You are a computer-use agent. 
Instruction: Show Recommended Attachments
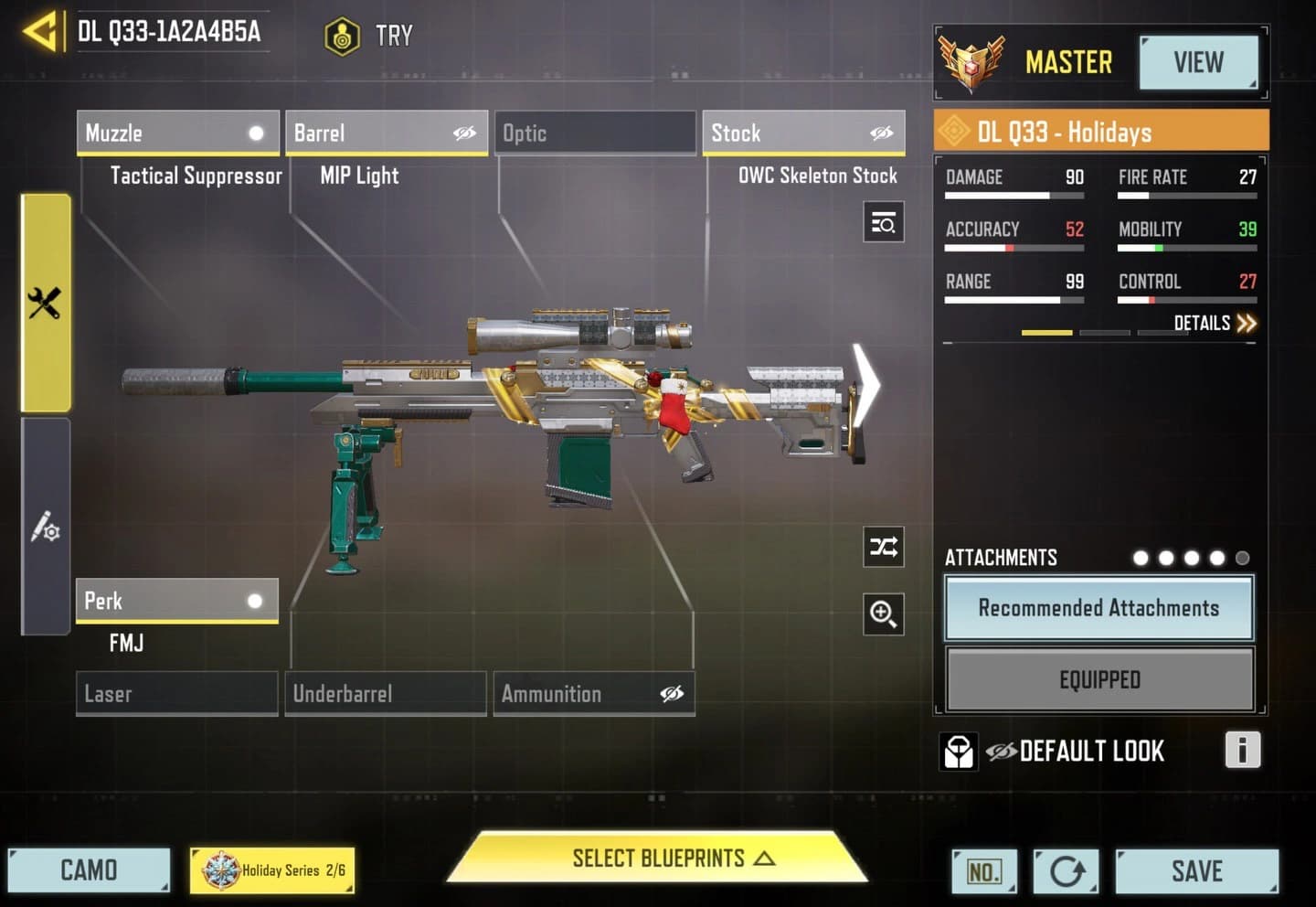(x=1098, y=608)
